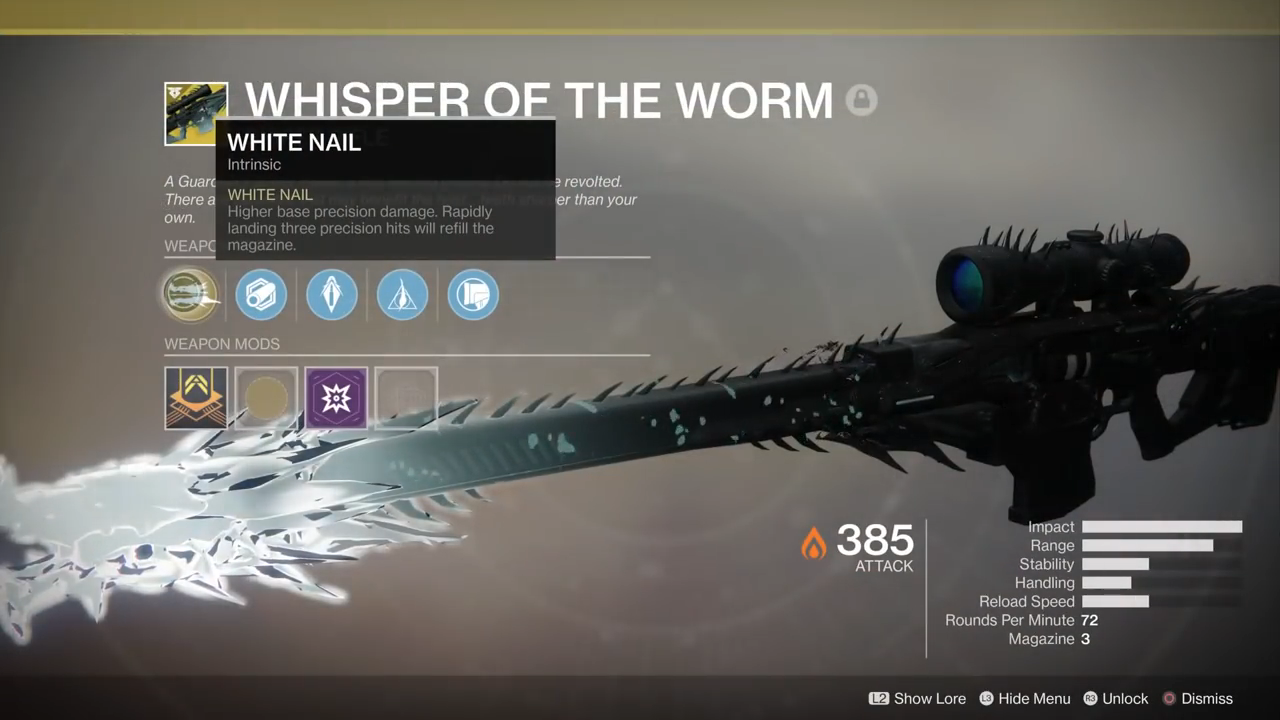This screenshot has width=1280, height=720.
Task: Select the White Nail intrinsic perk icon
Action: click(x=190, y=295)
